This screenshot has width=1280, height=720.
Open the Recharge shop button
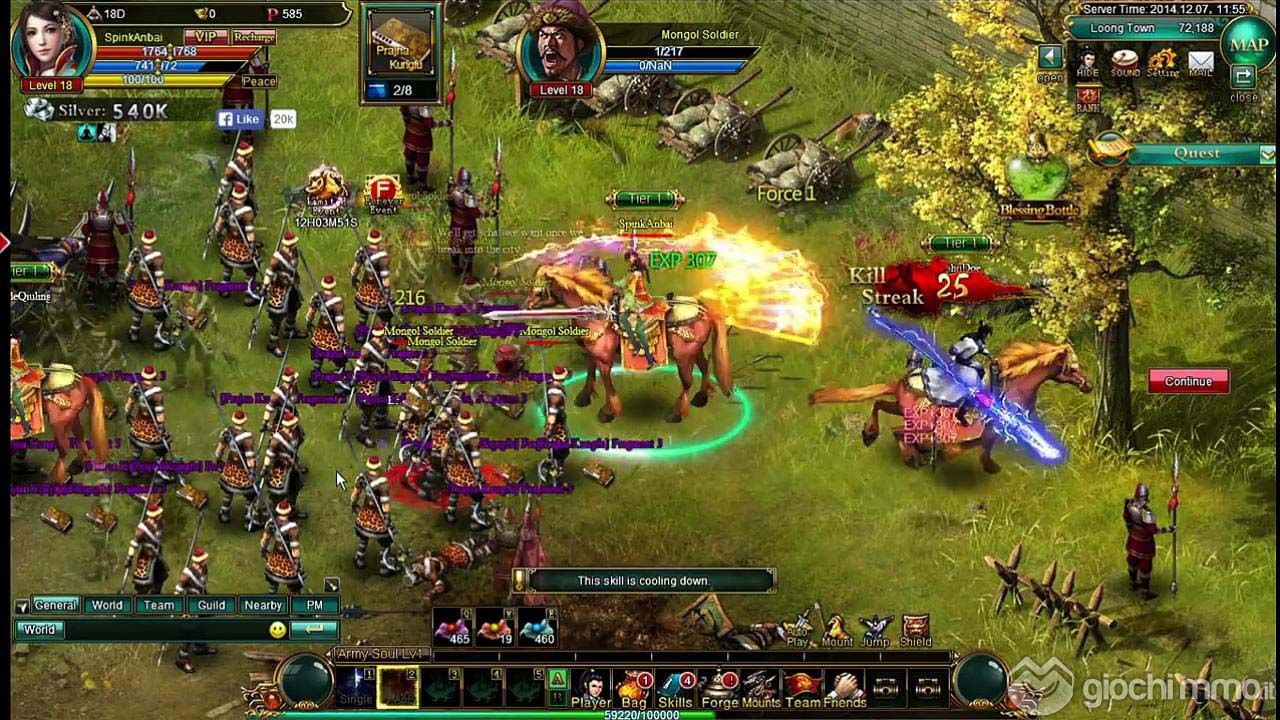[254, 37]
